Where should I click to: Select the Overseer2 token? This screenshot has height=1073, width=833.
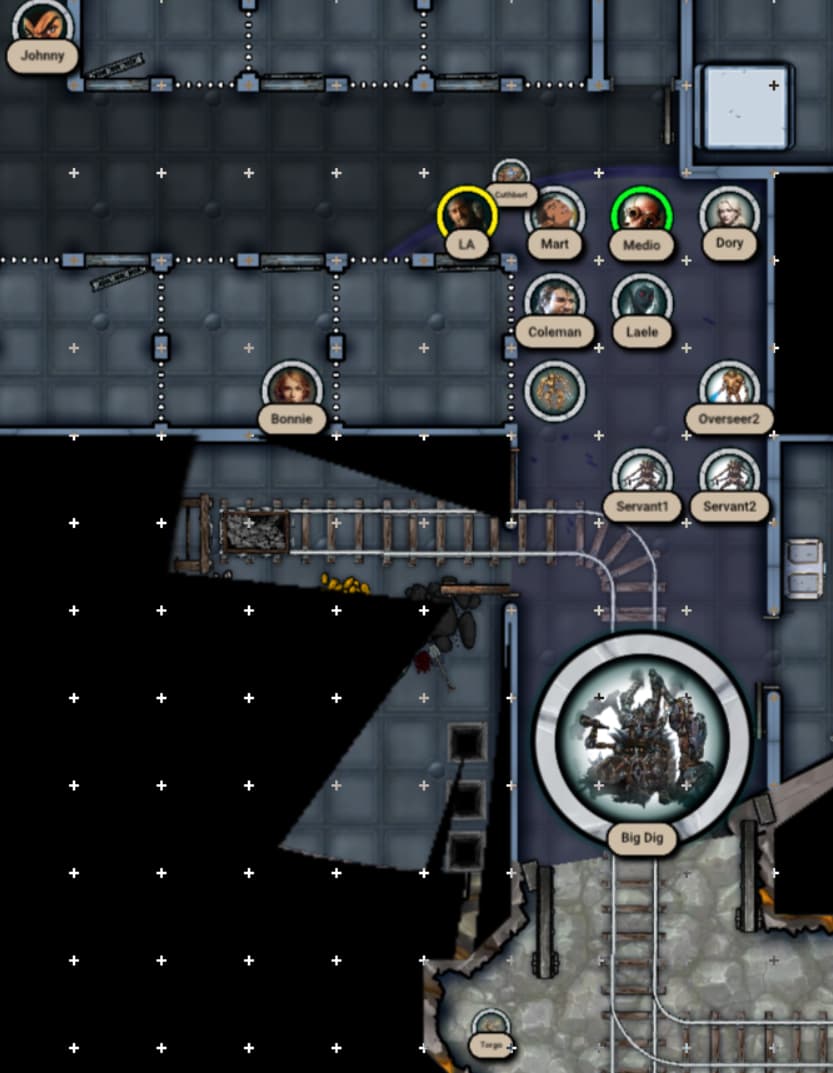pos(729,389)
